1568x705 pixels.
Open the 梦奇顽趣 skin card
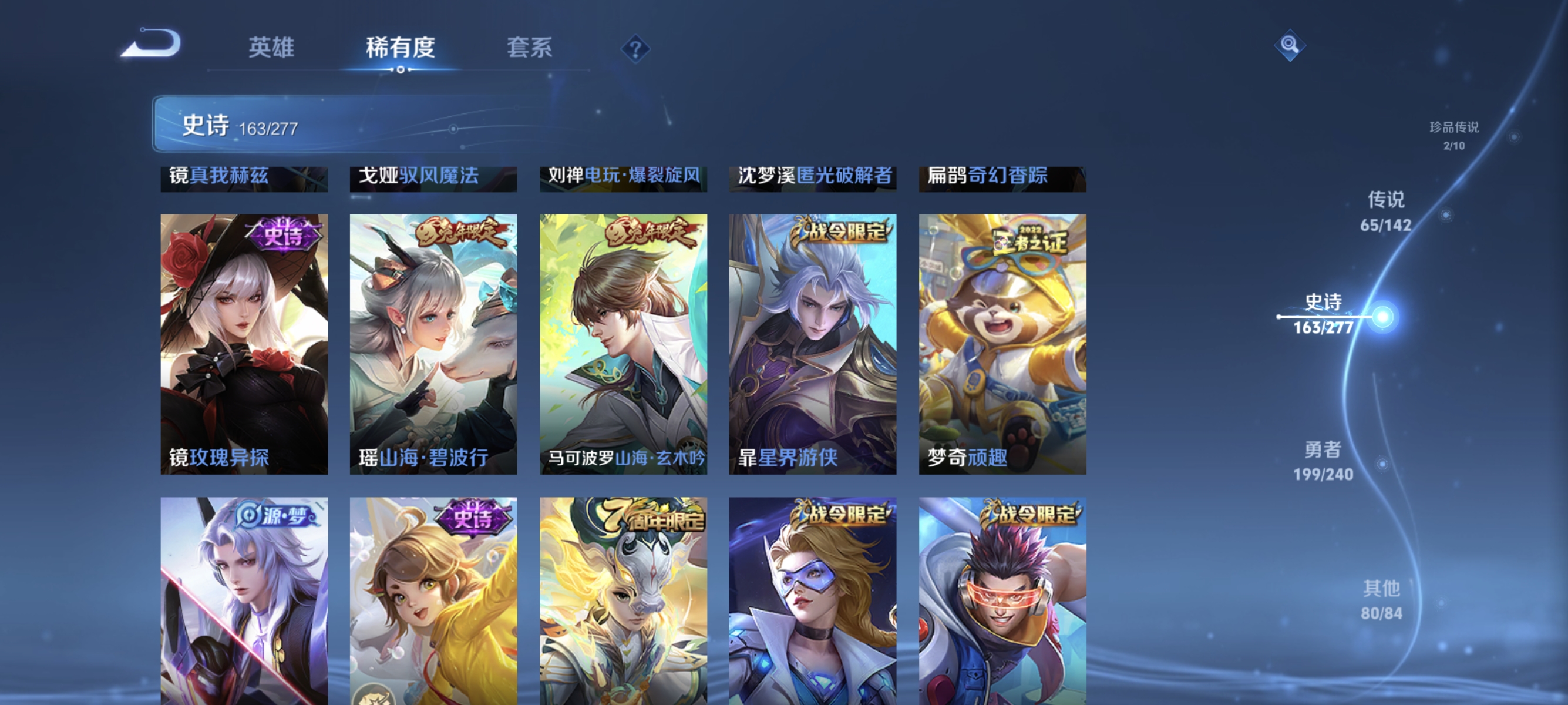point(1002,341)
